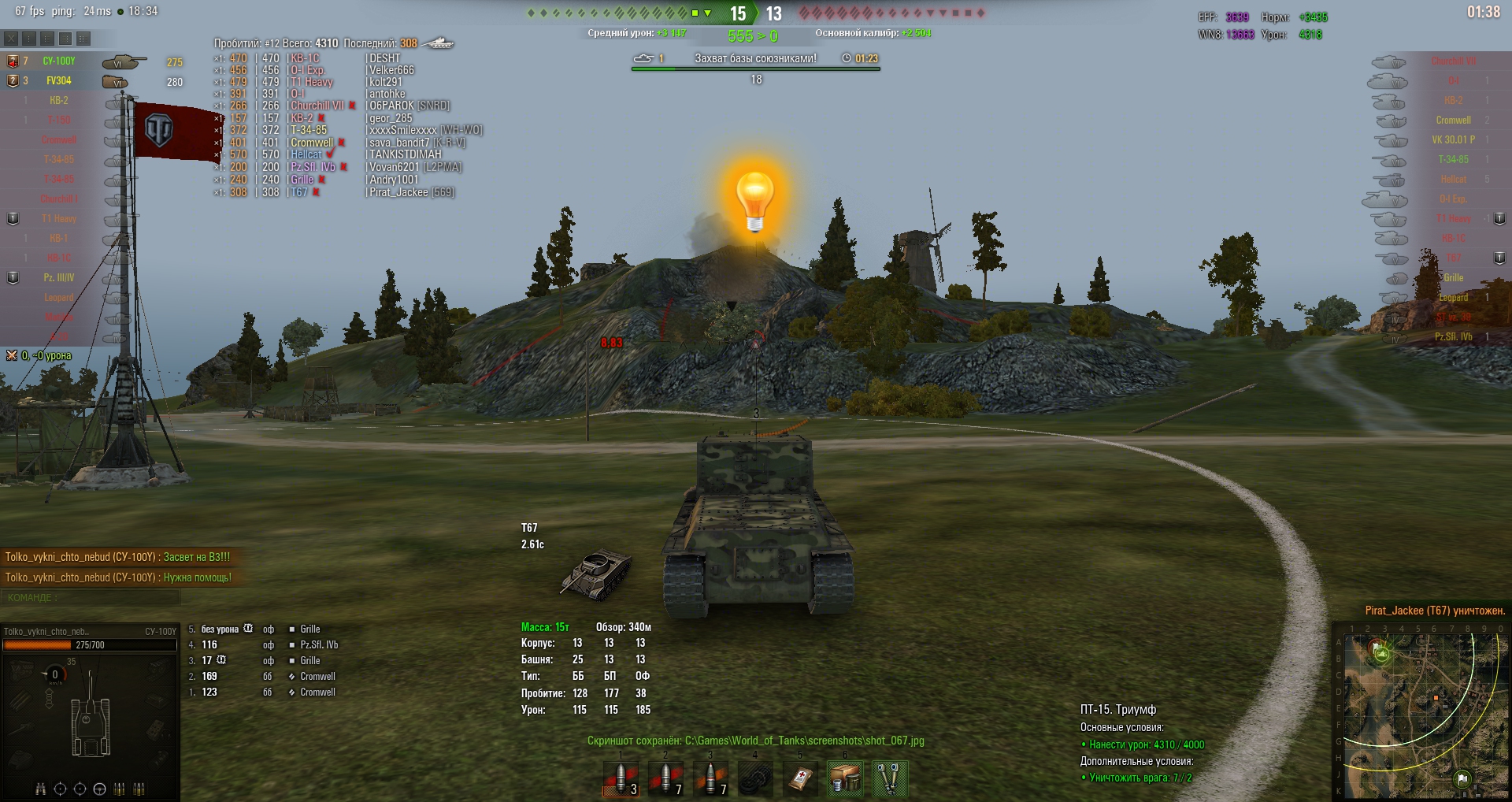Click the Churchill VII entry in the enemy list
The image size is (1512, 802).
(x=1453, y=61)
